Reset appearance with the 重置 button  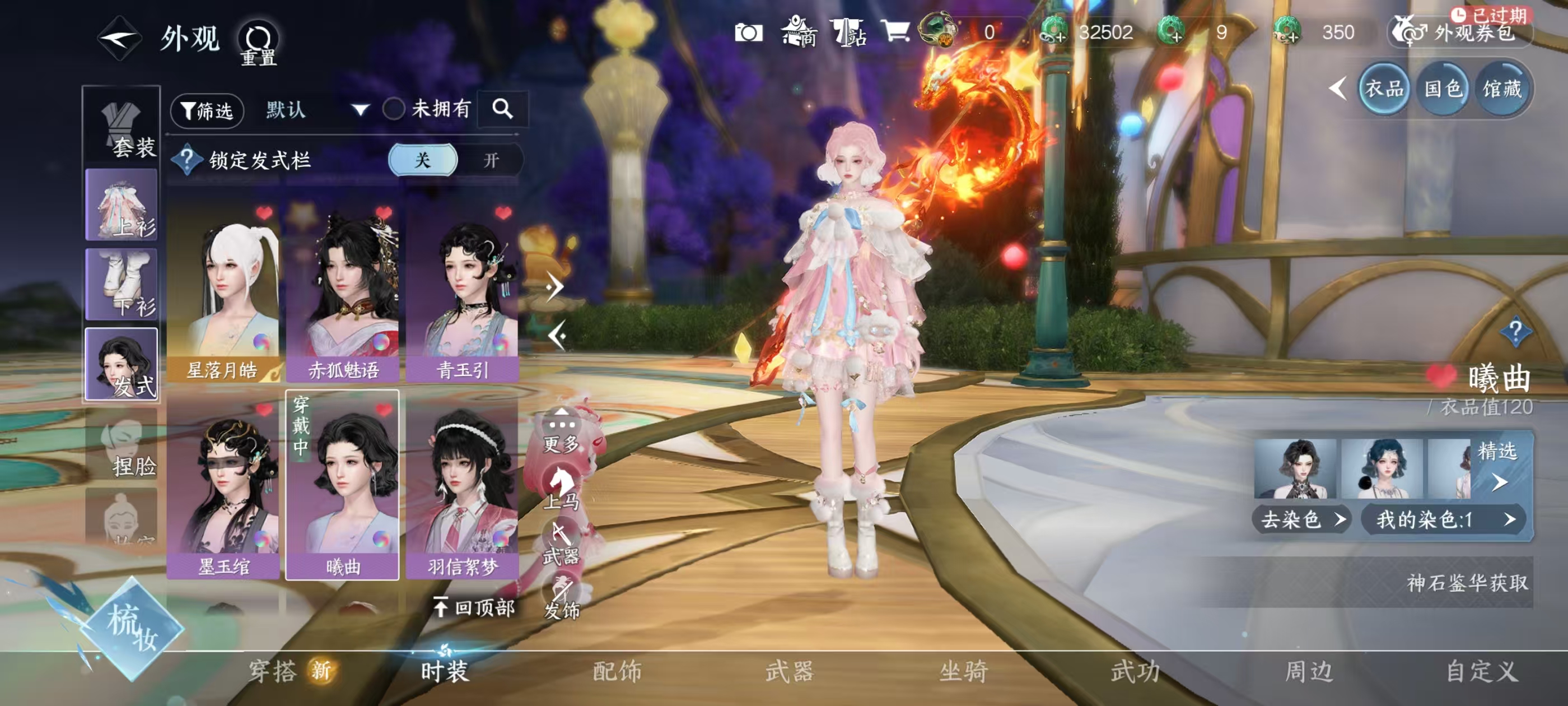pos(258,43)
